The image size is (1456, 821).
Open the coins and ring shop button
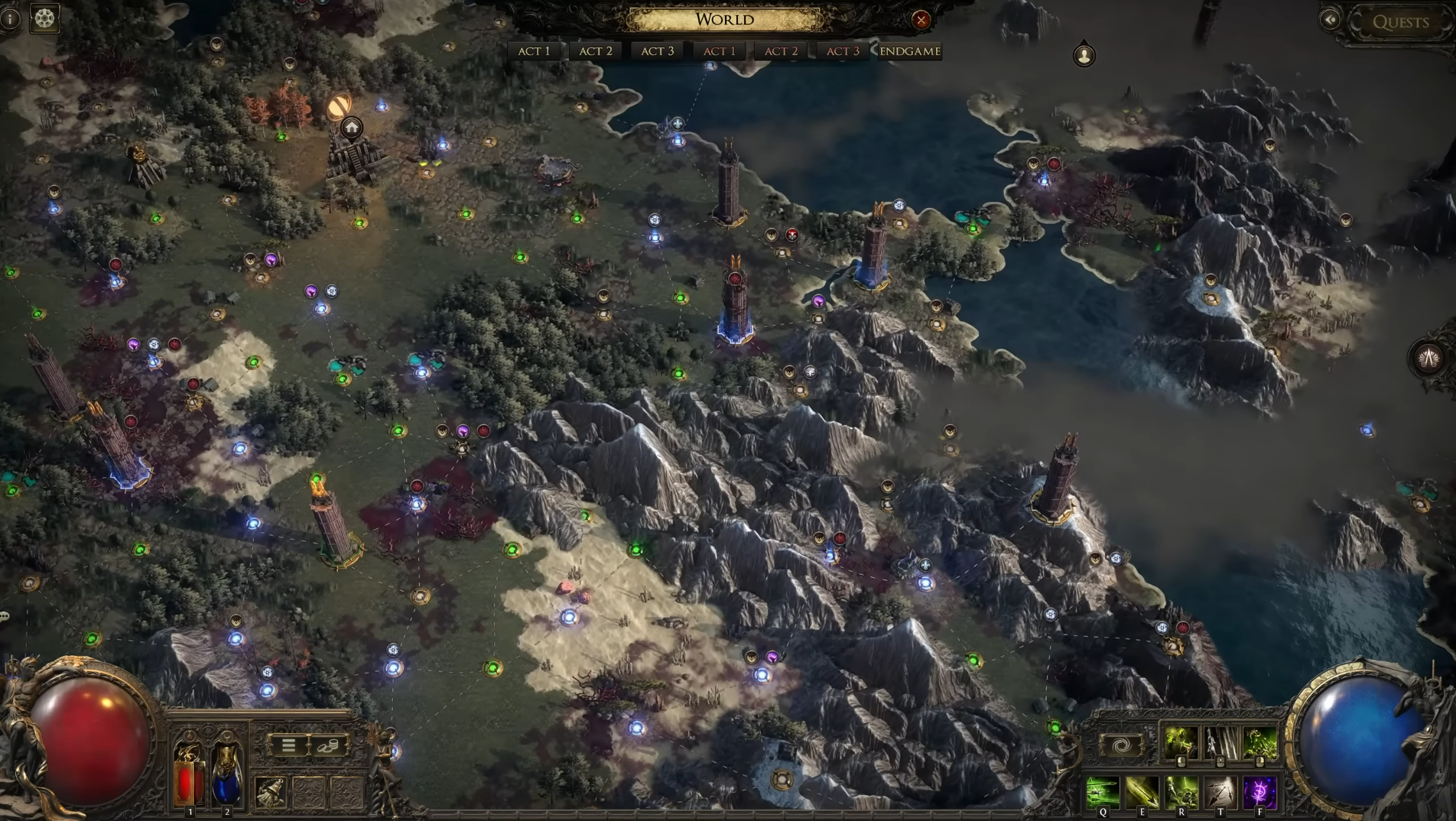[x=328, y=745]
